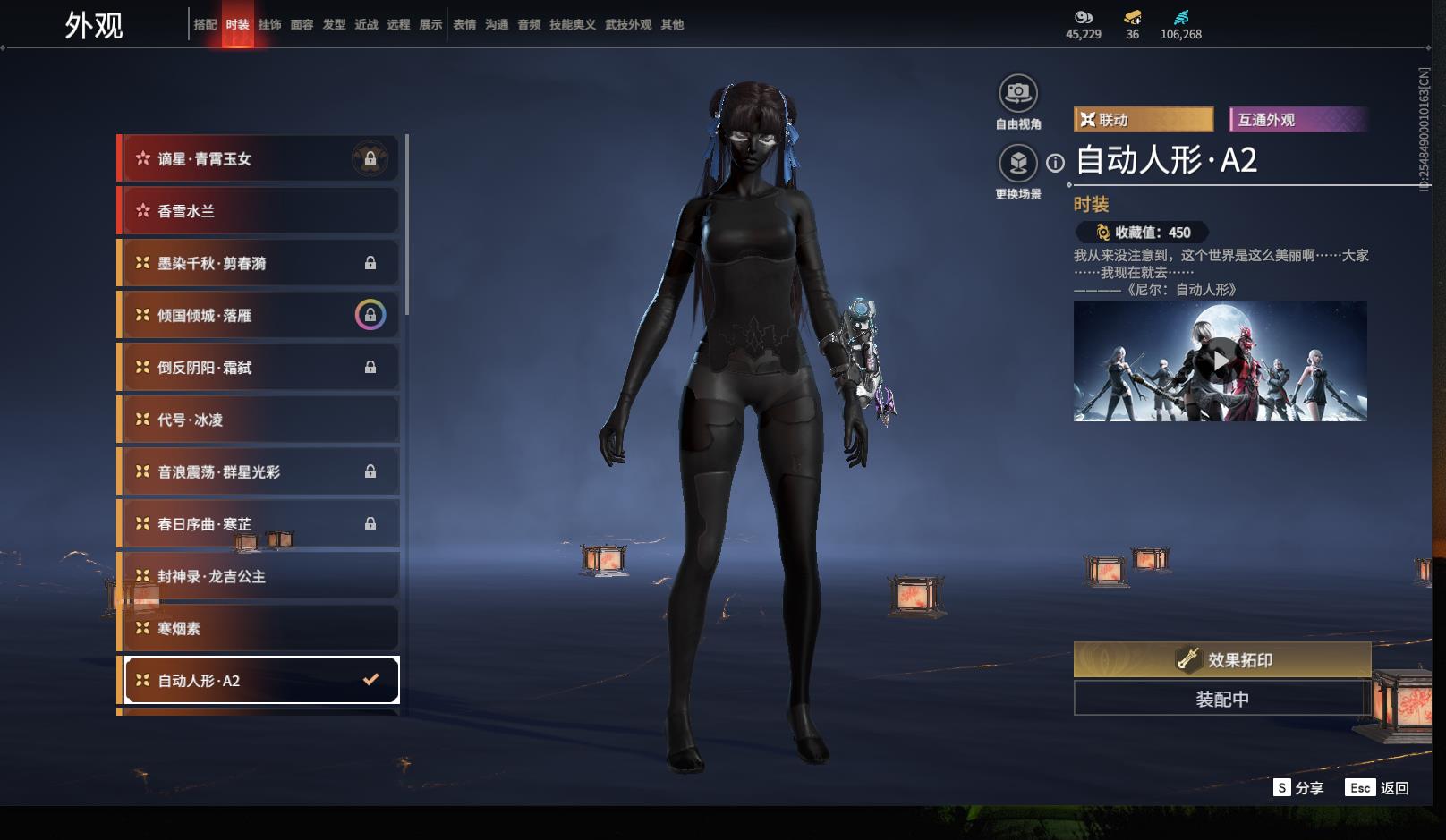
Task: Open the 挂饰 accessories tab
Action: click(269, 25)
